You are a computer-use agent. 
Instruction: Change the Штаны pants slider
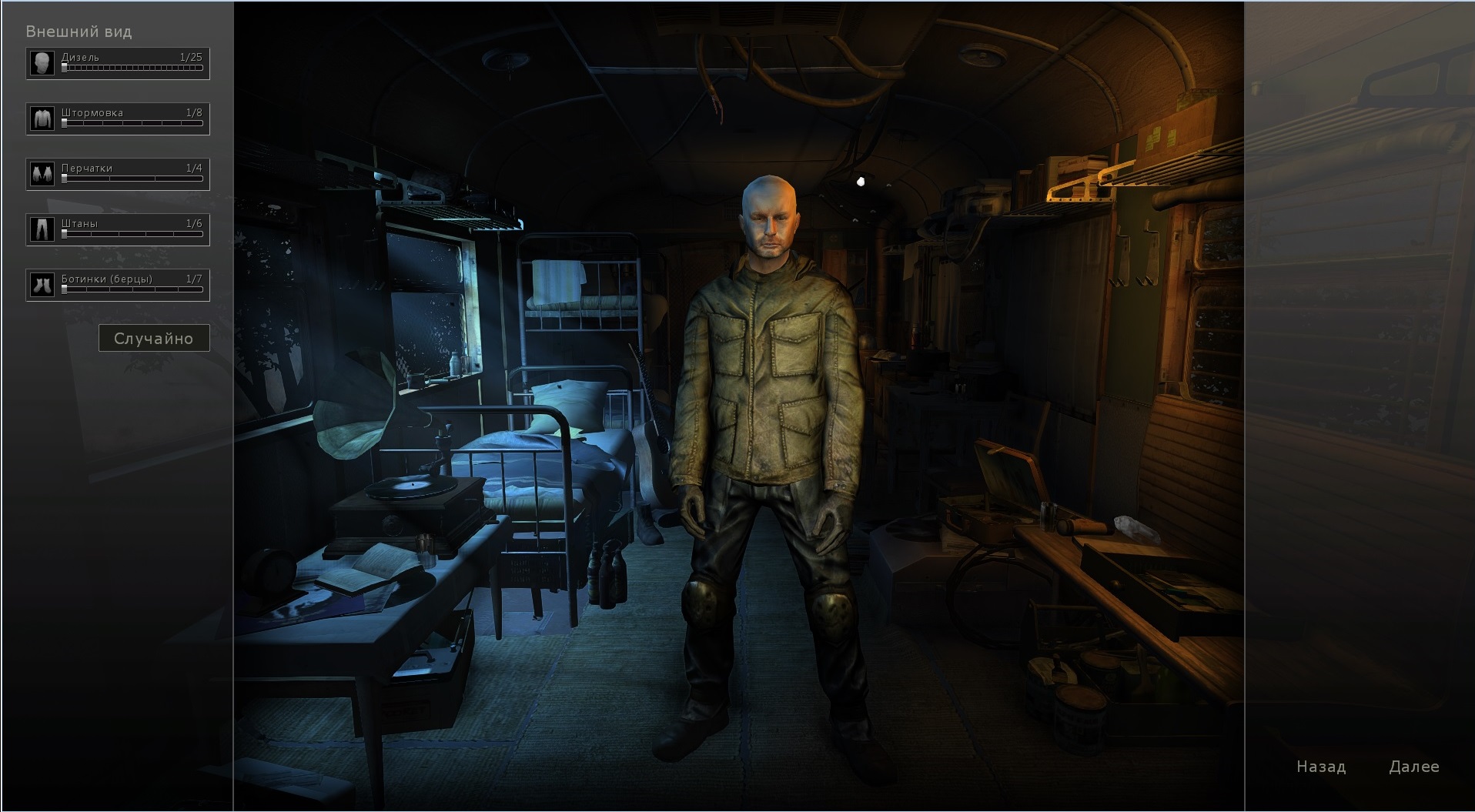pyautogui.click(x=132, y=235)
